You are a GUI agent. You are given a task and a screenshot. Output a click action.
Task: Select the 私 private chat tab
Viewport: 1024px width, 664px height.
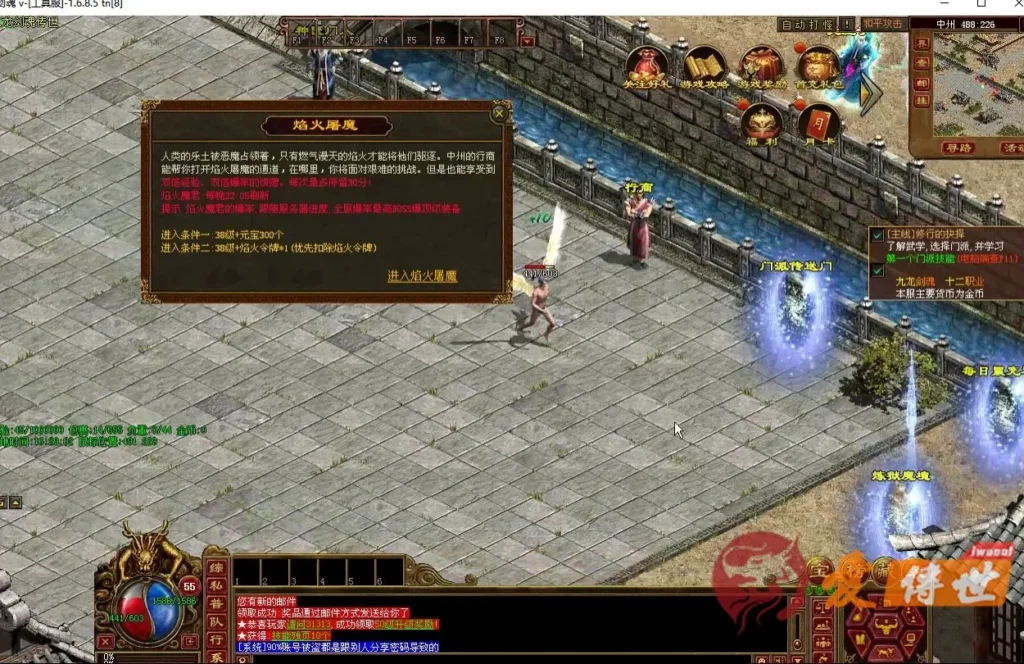pos(216,586)
